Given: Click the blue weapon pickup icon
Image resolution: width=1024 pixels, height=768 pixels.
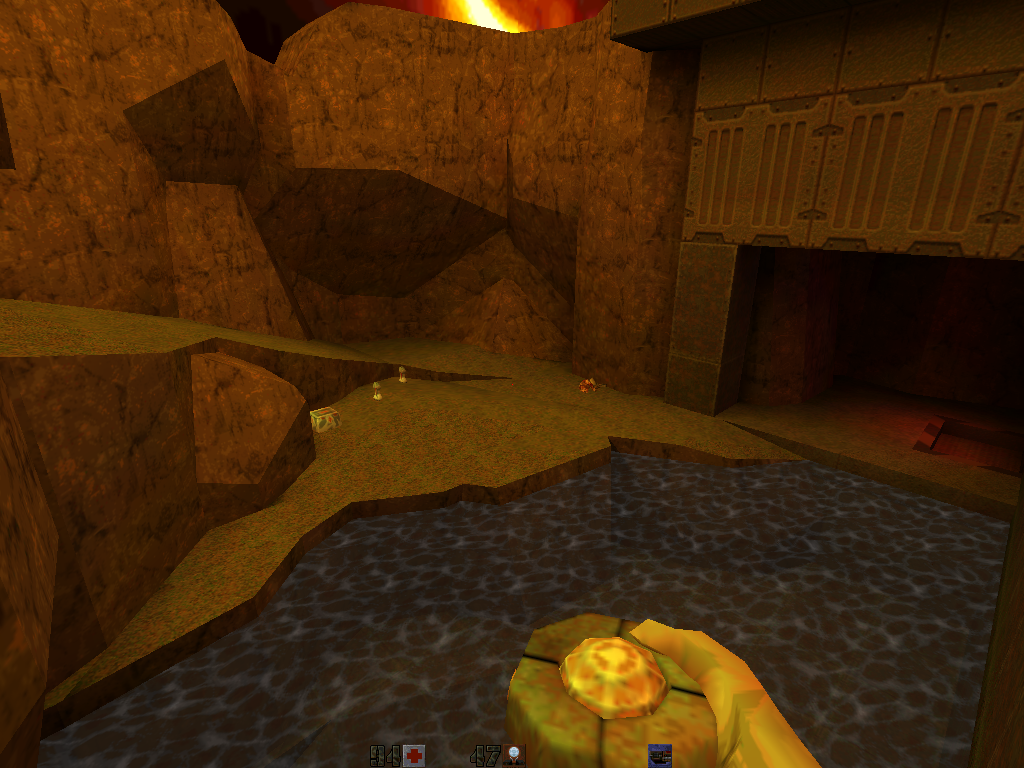Looking at the screenshot, I should tap(659, 755).
